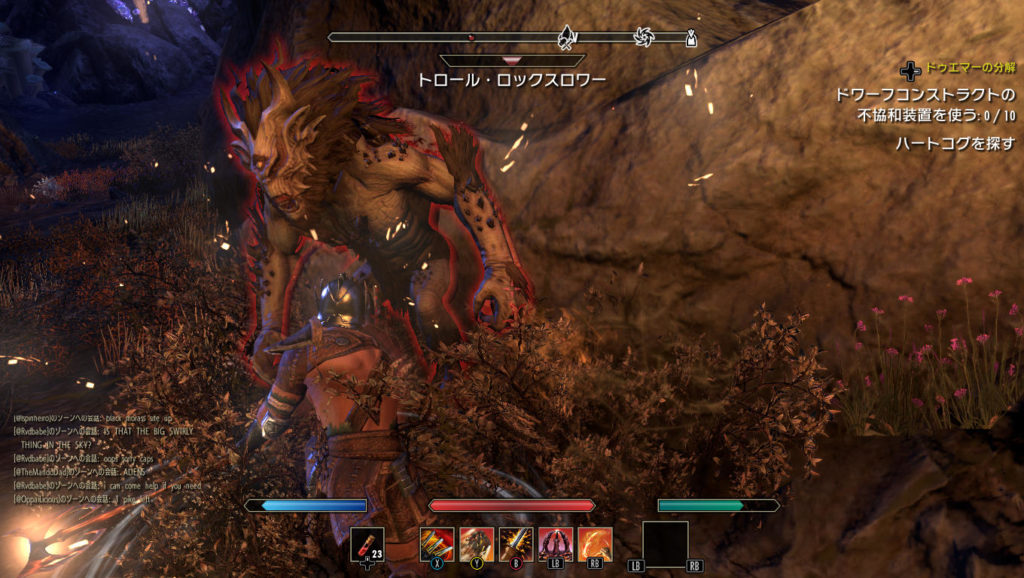Activate the spiked armor ability
This screenshot has height=578, width=1024.
point(477,544)
